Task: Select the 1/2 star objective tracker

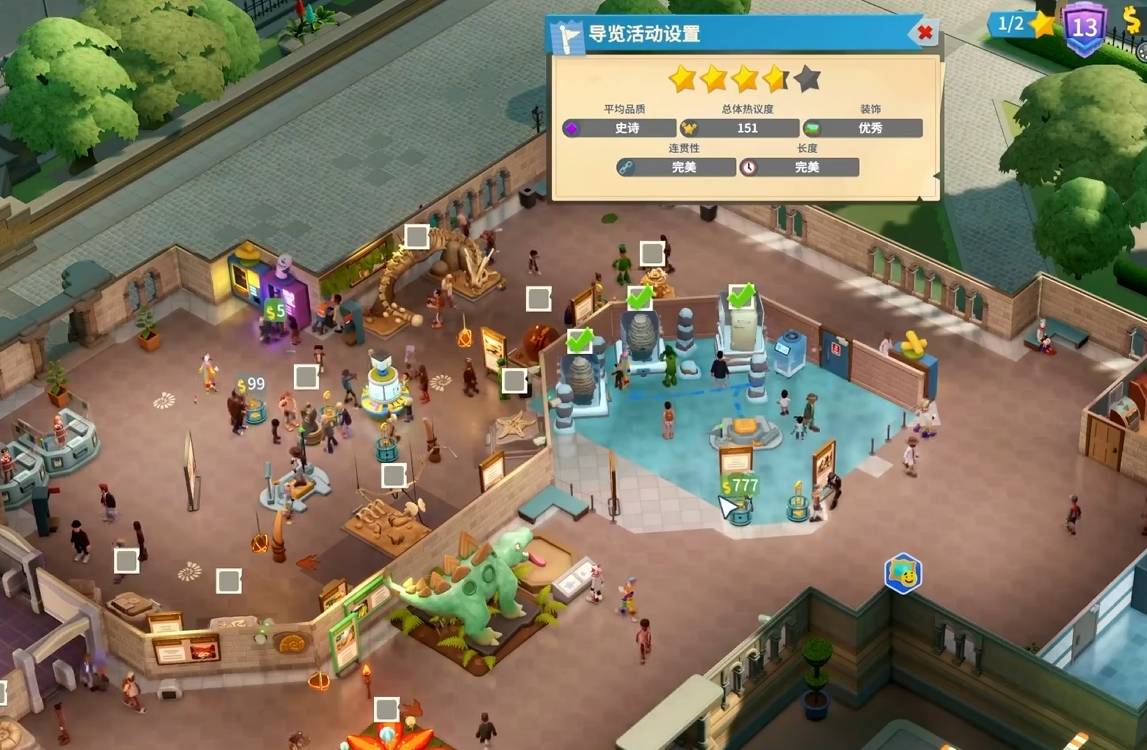Action: (x=1026, y=24)
